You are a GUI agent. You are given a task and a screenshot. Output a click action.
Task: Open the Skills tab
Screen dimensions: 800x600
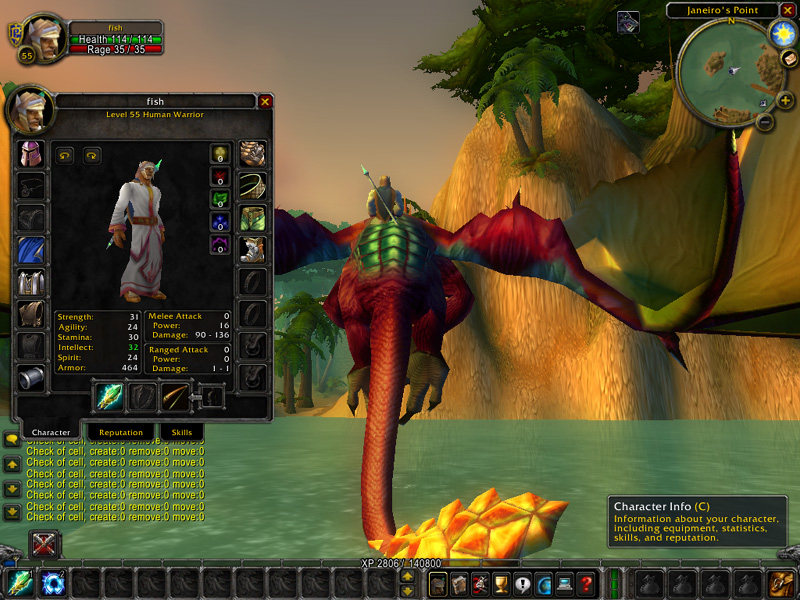click(x=181, y=432)
